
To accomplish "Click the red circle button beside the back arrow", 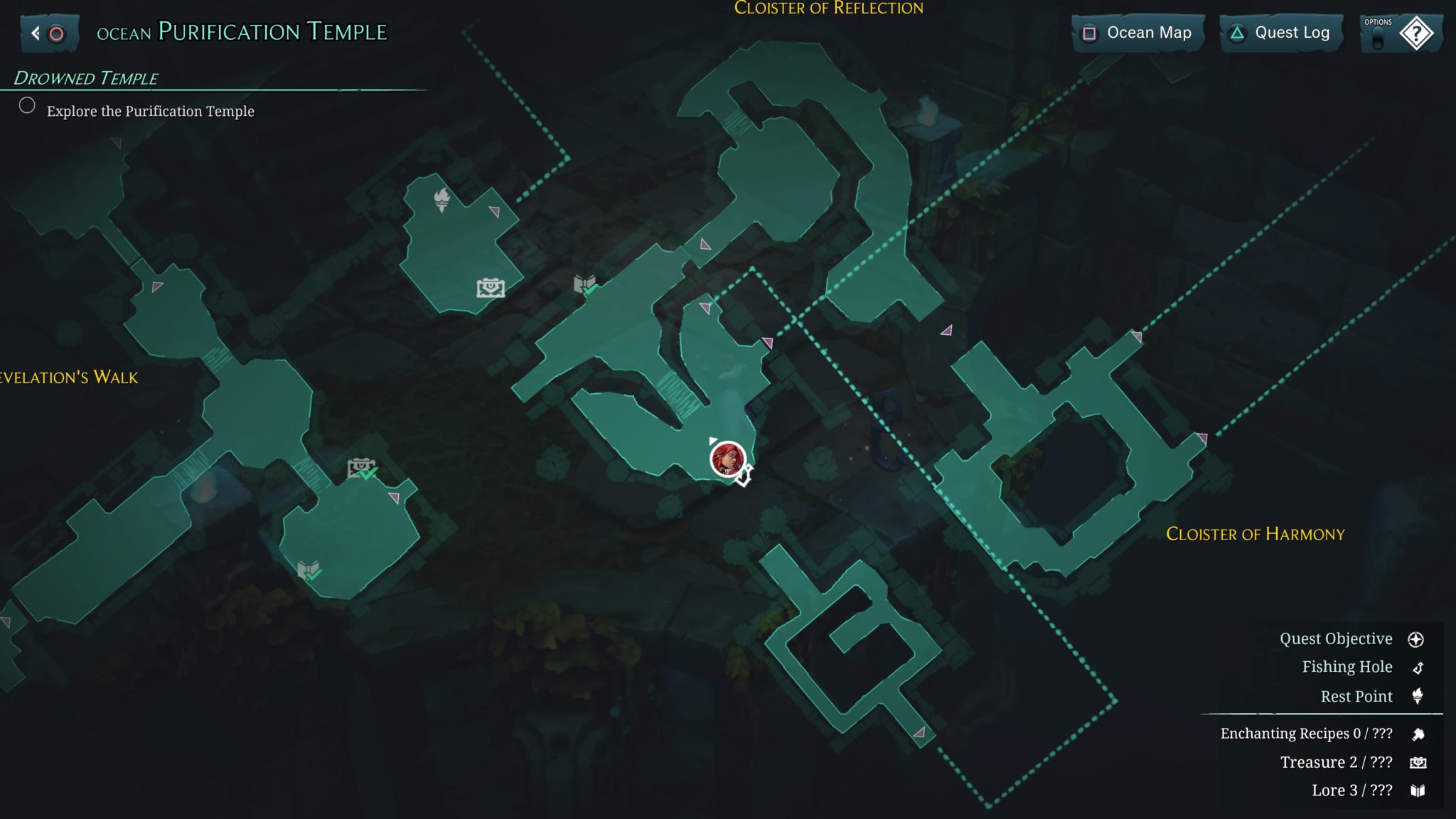I will click(x=55, y=33).
